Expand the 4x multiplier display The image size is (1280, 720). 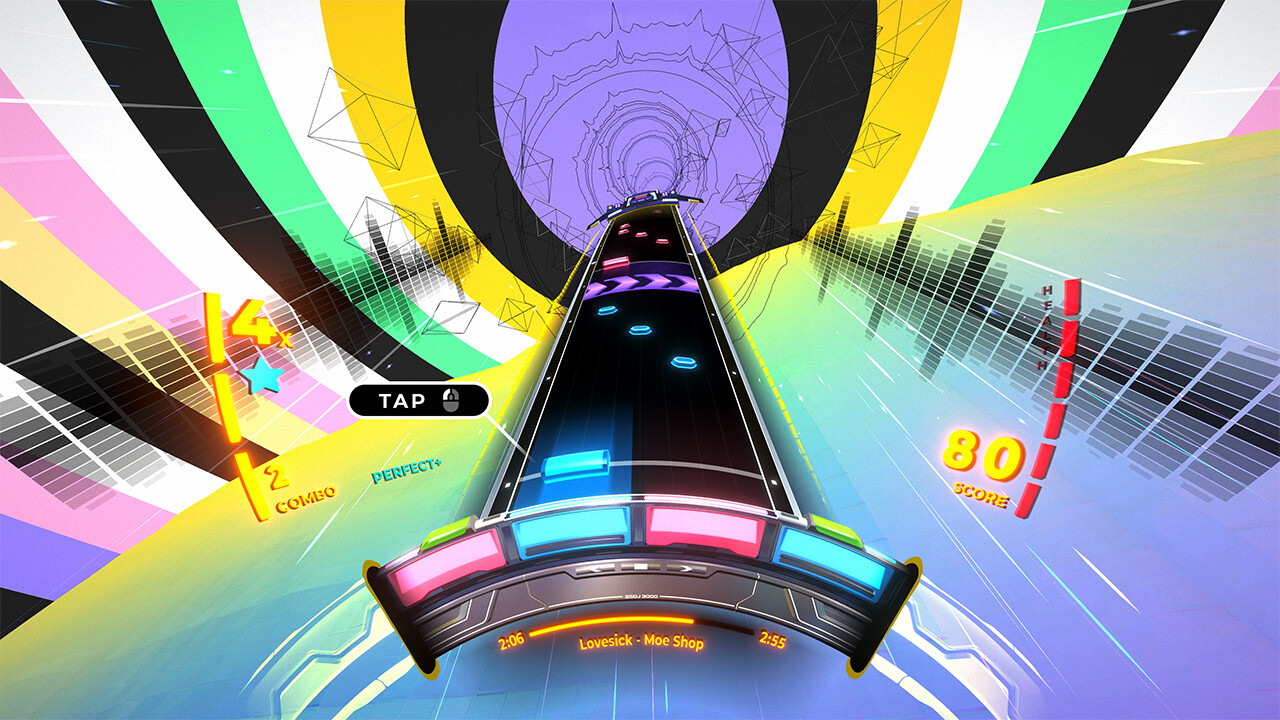pos(252,327)
